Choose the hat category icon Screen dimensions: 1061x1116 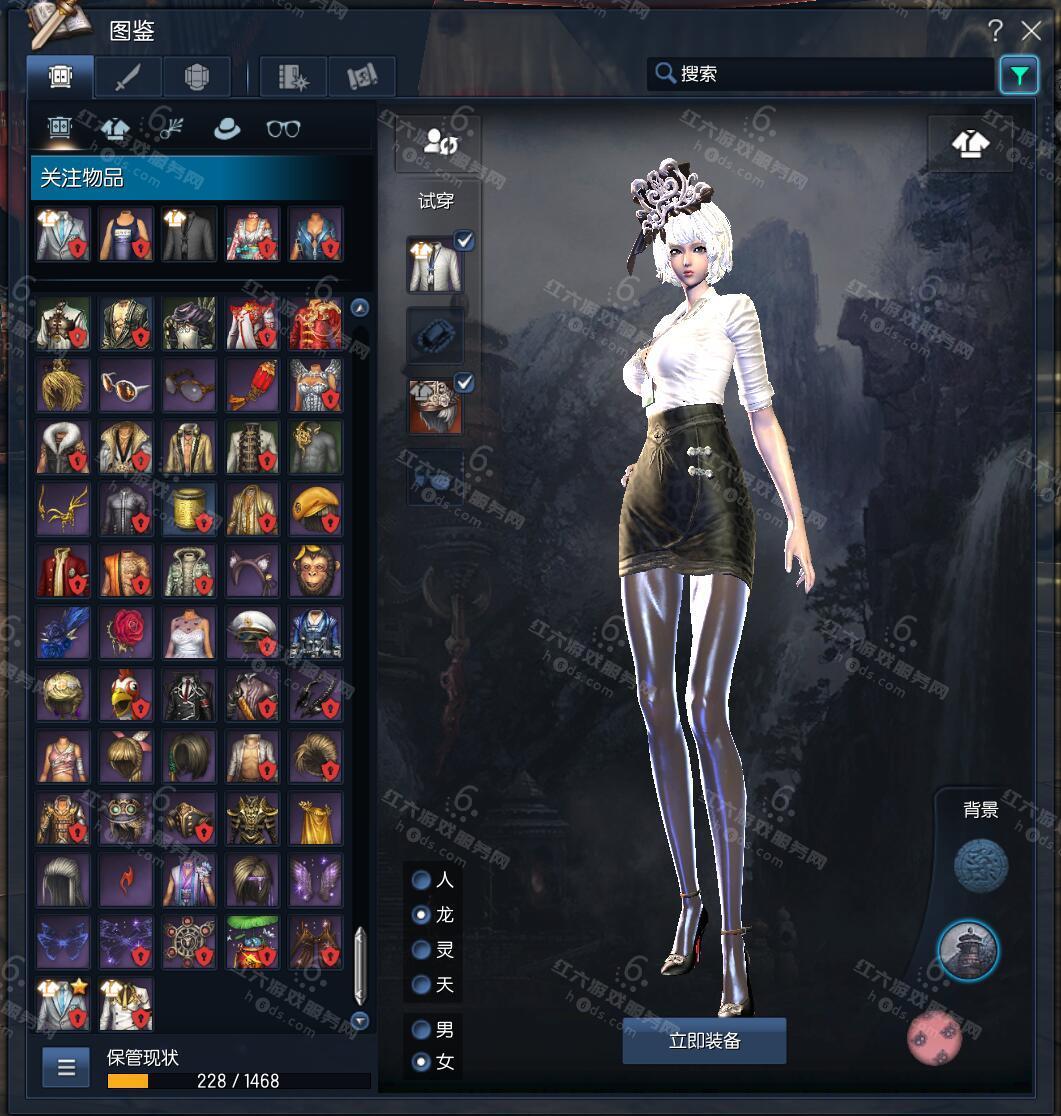coord(227,129)
